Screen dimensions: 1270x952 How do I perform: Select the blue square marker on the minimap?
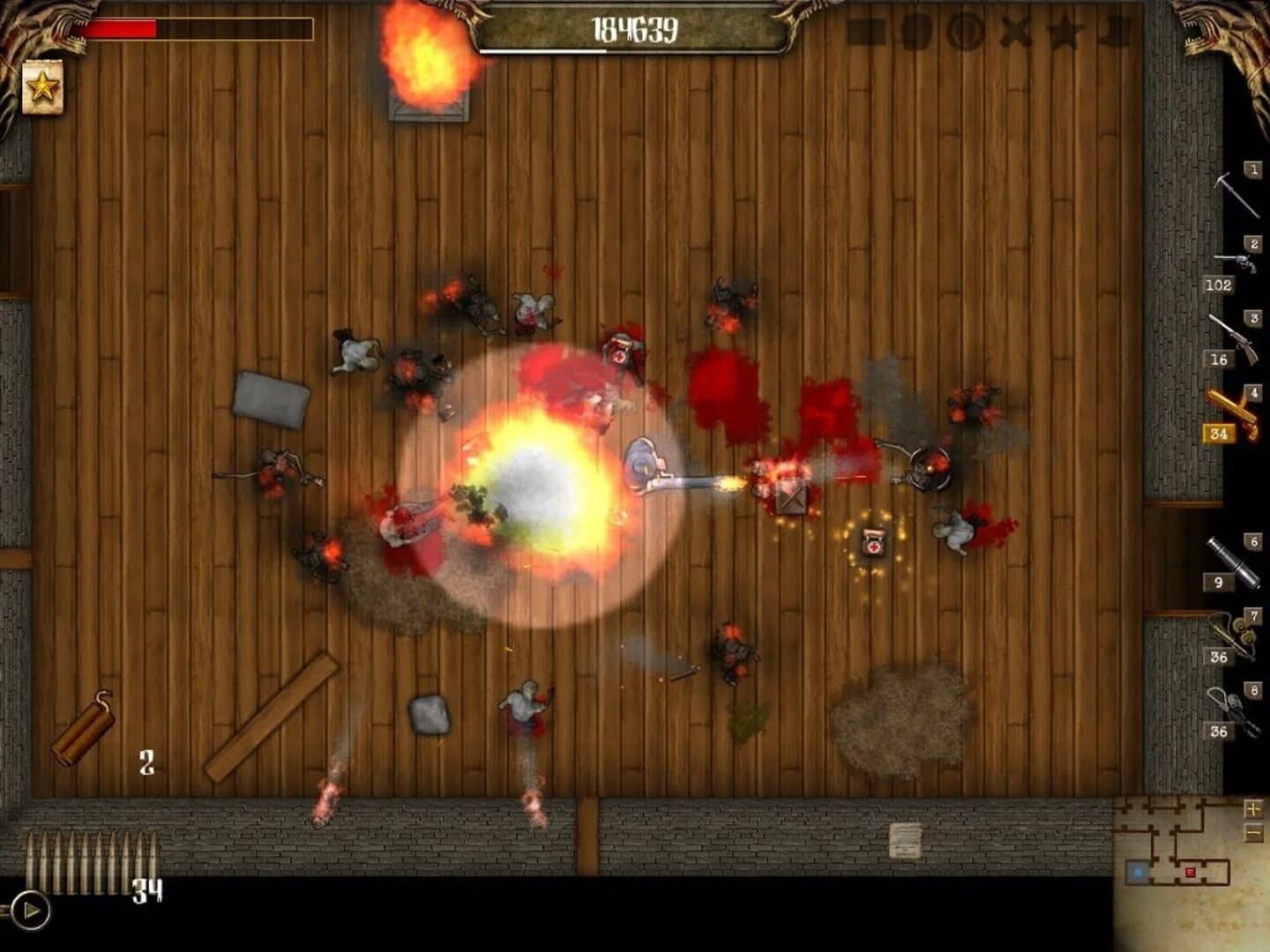(1139, 873)
